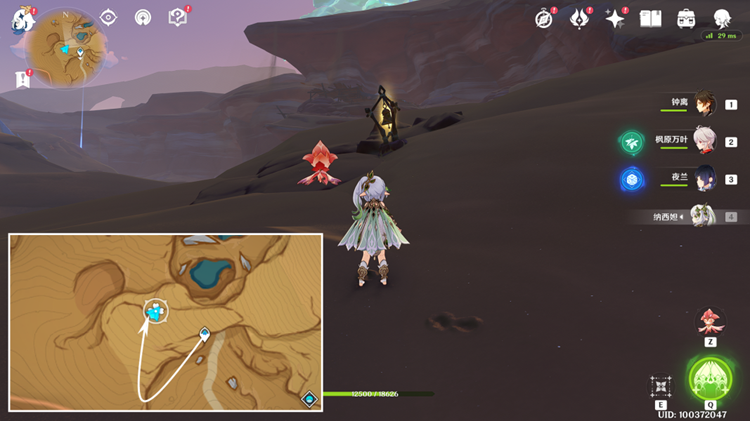
Task: Open the bookmark icon below Paimon
Action: [22, 79]
